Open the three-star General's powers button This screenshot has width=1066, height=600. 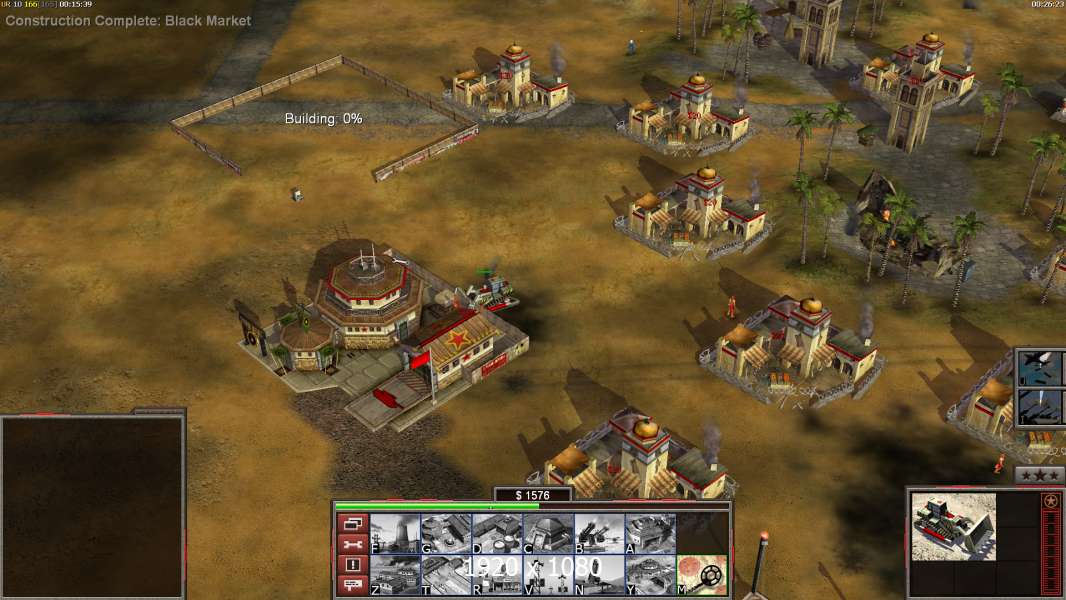coord(1039,475)
